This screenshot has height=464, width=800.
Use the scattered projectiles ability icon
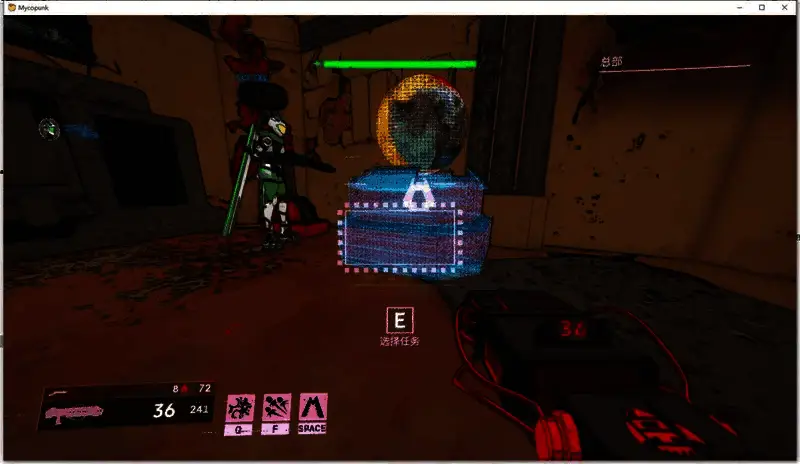(277, 408)
